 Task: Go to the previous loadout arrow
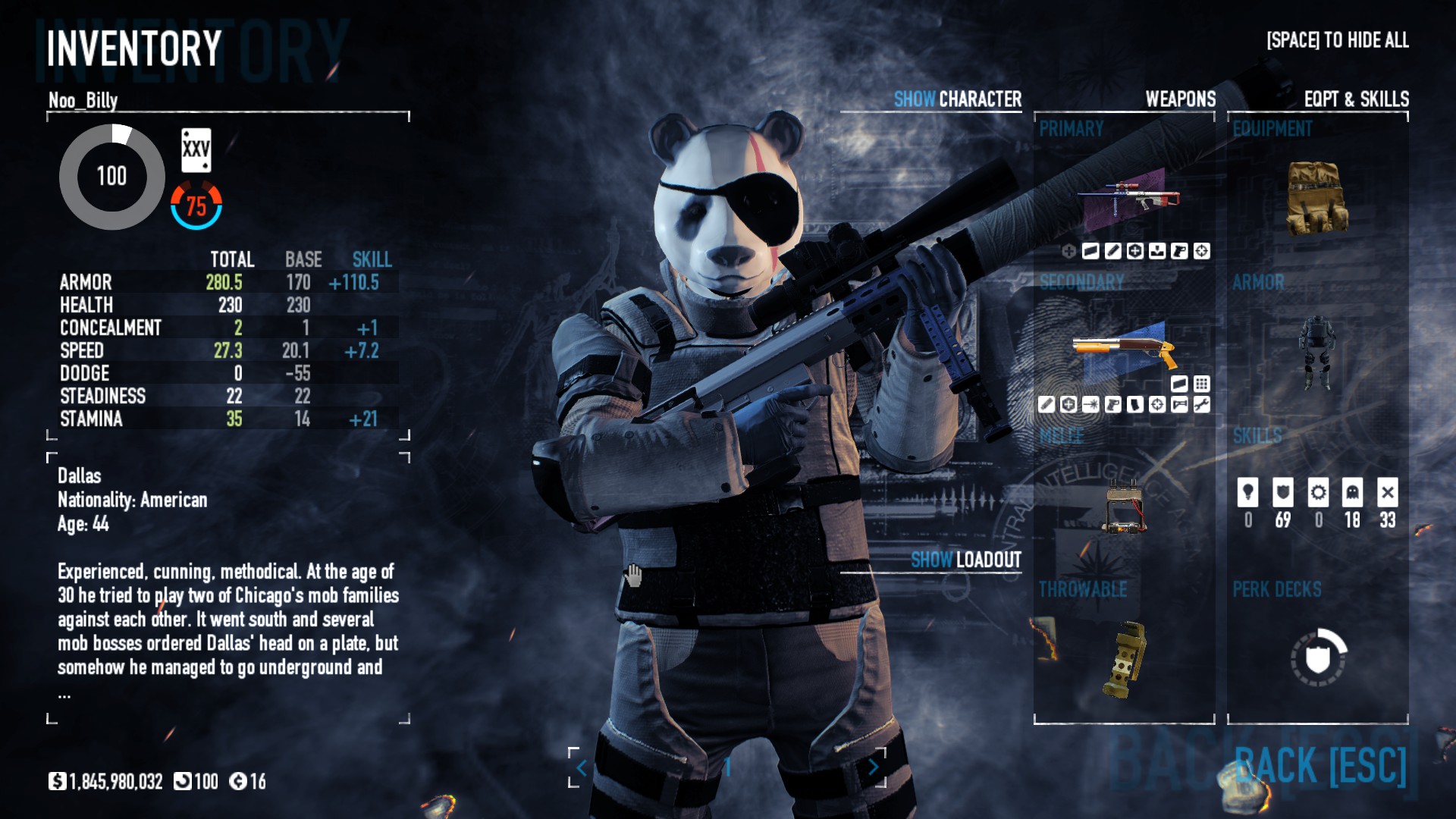581,768
